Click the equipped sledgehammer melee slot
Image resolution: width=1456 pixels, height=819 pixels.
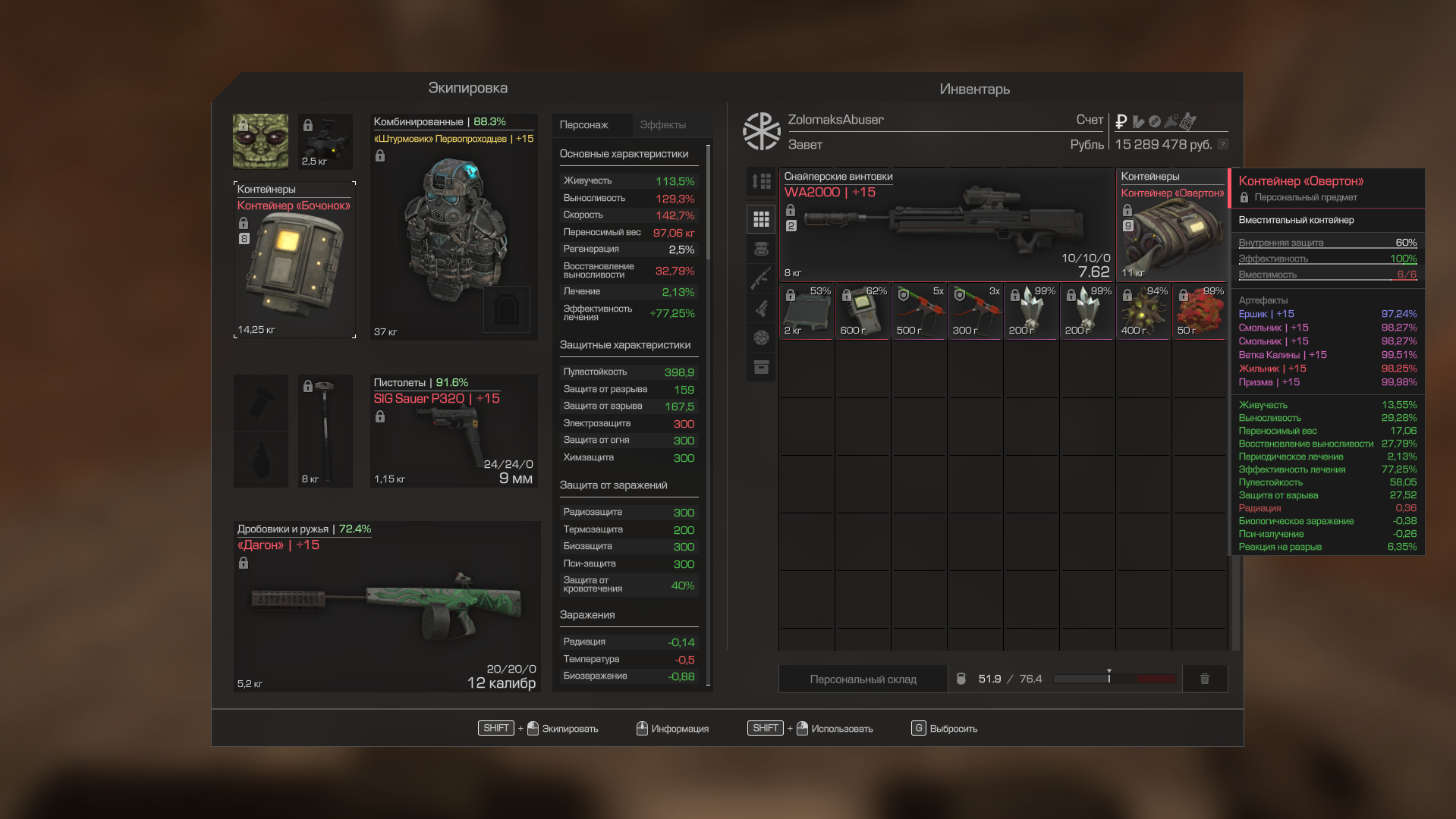coord(325,431)
